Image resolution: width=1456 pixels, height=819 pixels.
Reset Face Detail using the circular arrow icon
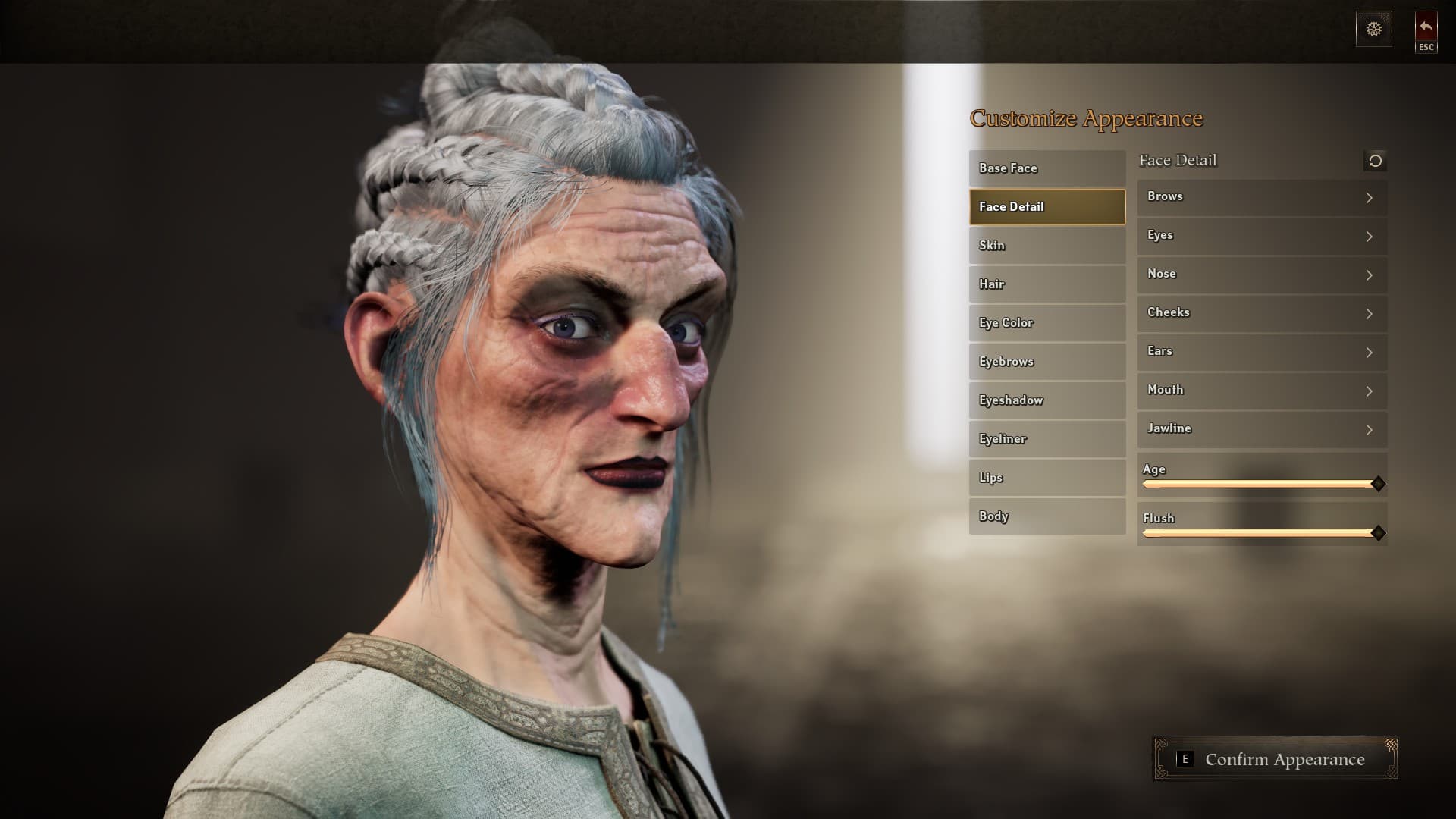pos(1375,160)
